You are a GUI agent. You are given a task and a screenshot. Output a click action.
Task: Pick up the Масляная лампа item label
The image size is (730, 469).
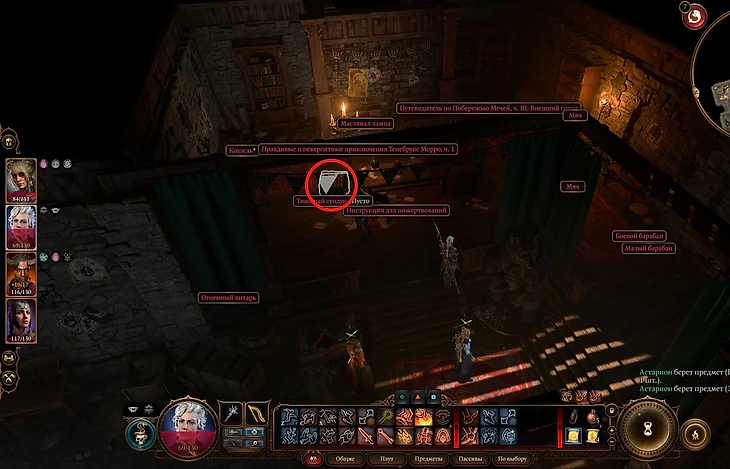365,123
